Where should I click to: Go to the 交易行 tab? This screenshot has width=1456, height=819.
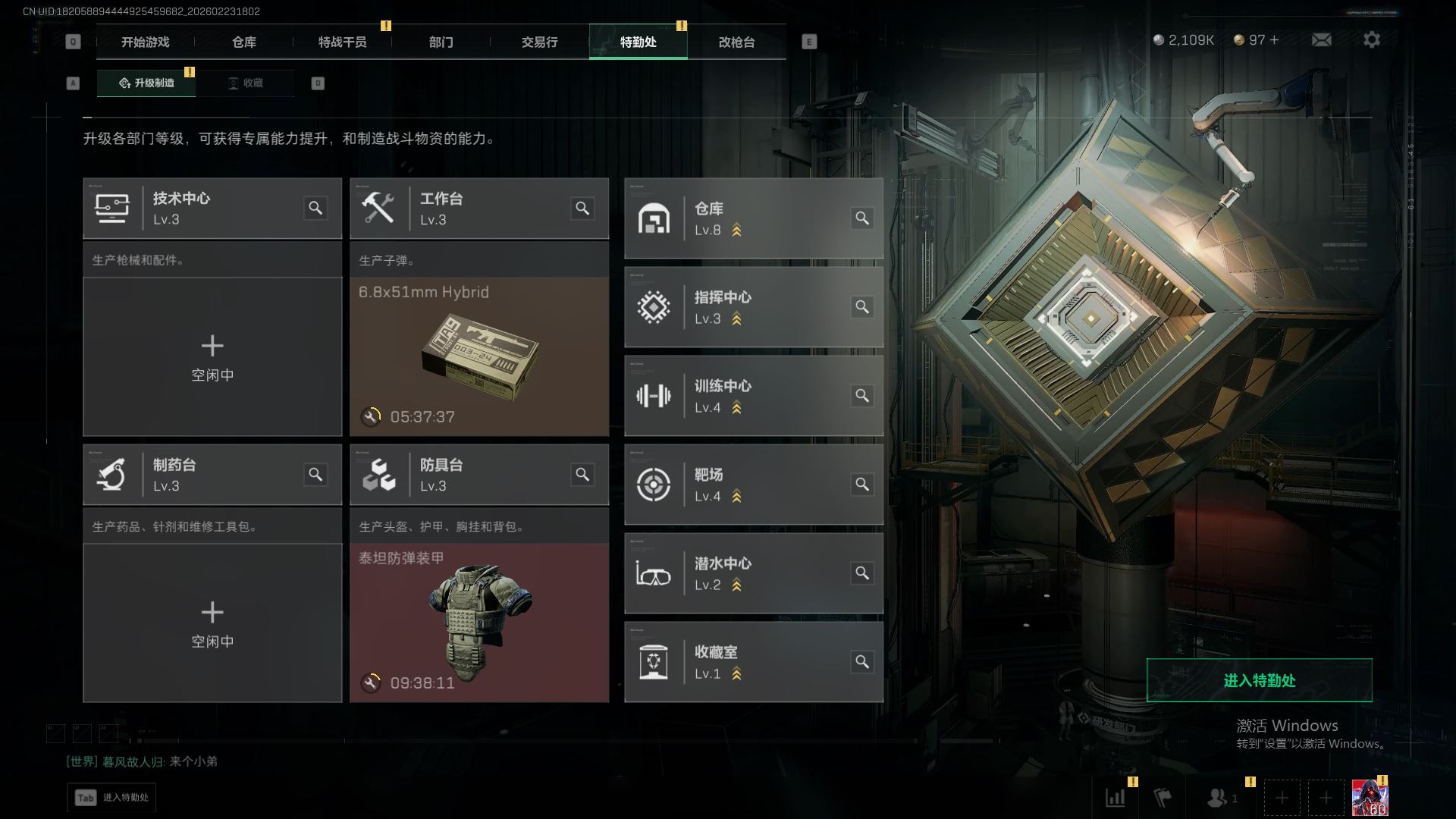539,42
